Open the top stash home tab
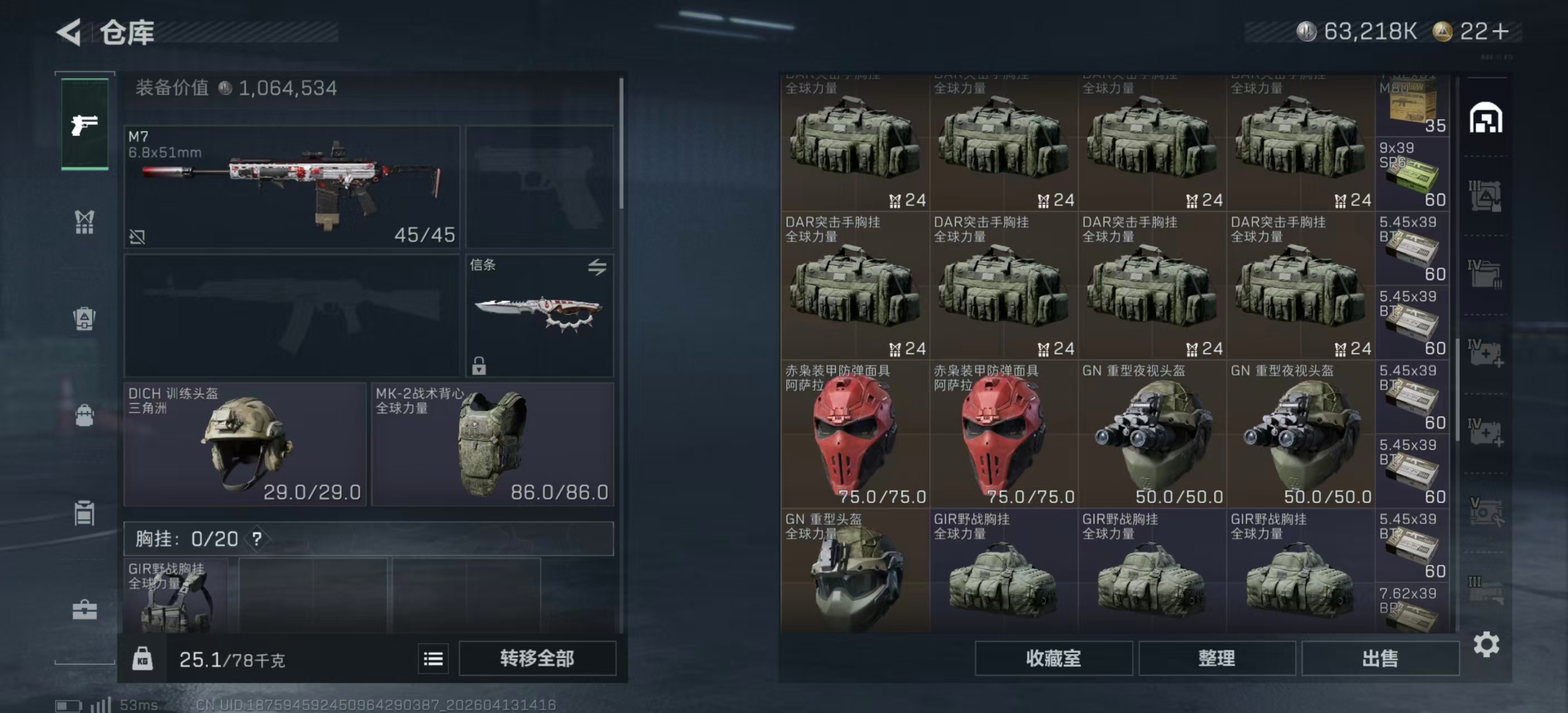Screen dimensions: 1568x713 (x=1485, y=118)
